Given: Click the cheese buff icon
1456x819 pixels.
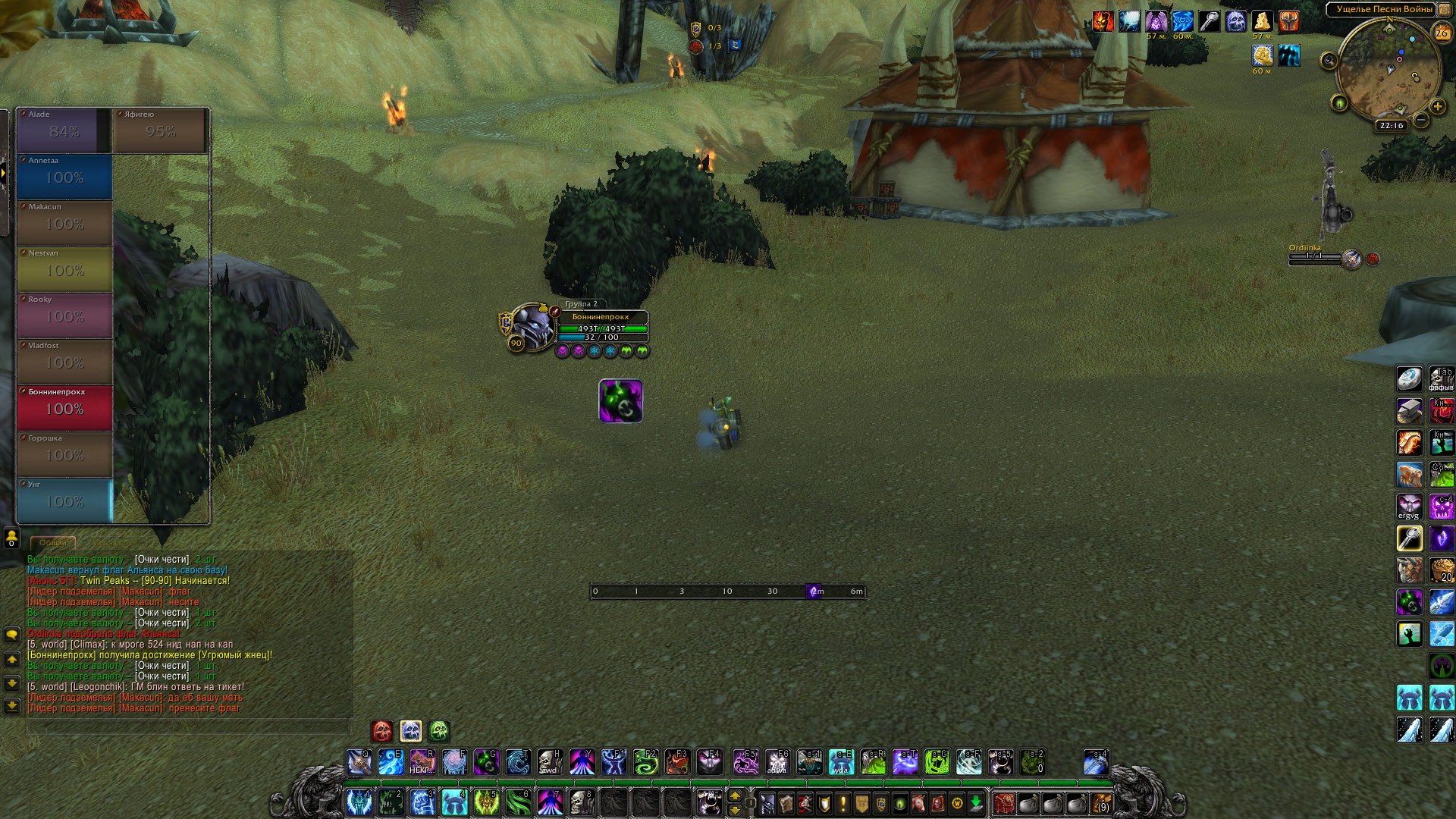Looking at the screenshot, I should coord(1262,21).
